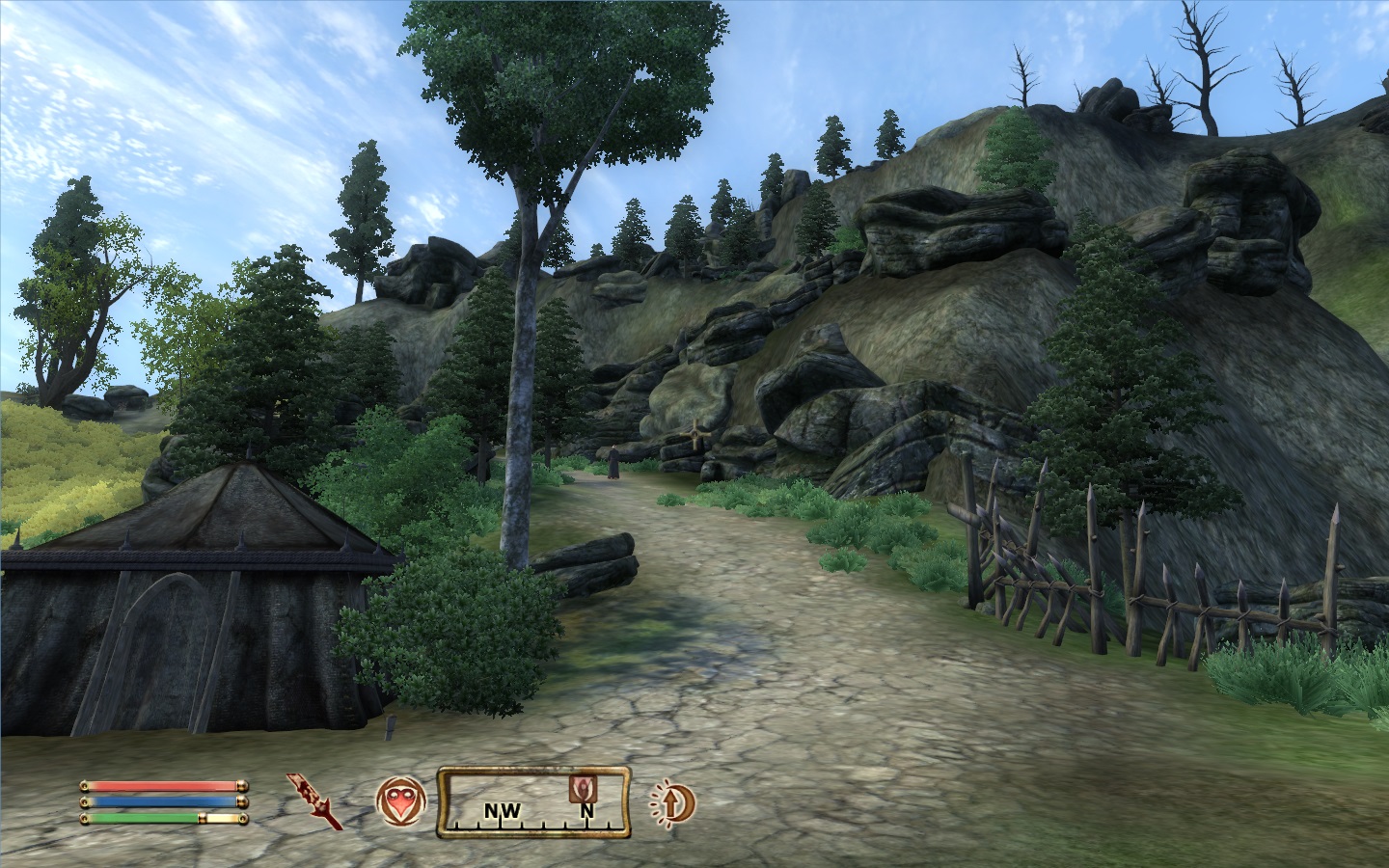Click the crescent moon arrow effect icon
The image size is (1389, 868).
(x=671, y=801)
